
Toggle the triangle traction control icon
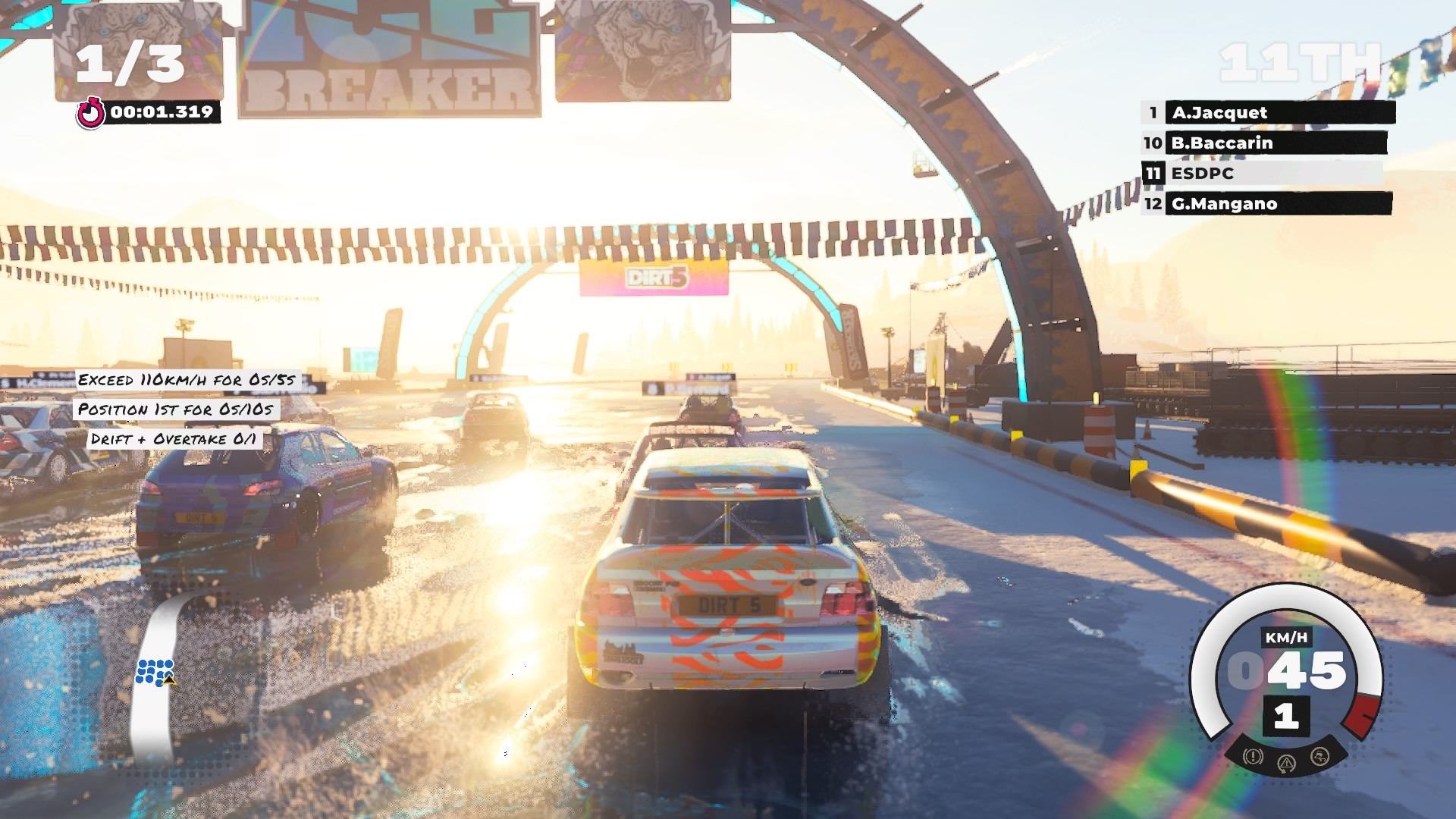coord(1287,763)
